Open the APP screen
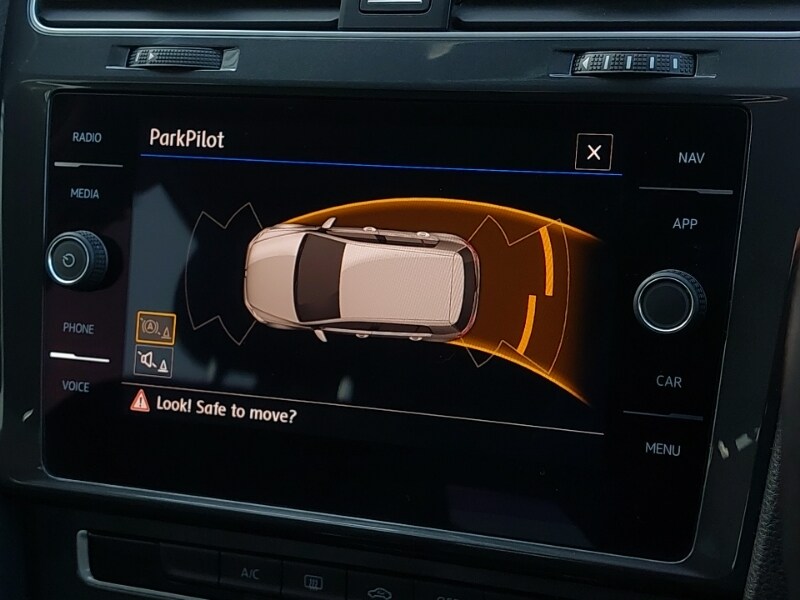The image size is (800, 600). coord(685,224)
